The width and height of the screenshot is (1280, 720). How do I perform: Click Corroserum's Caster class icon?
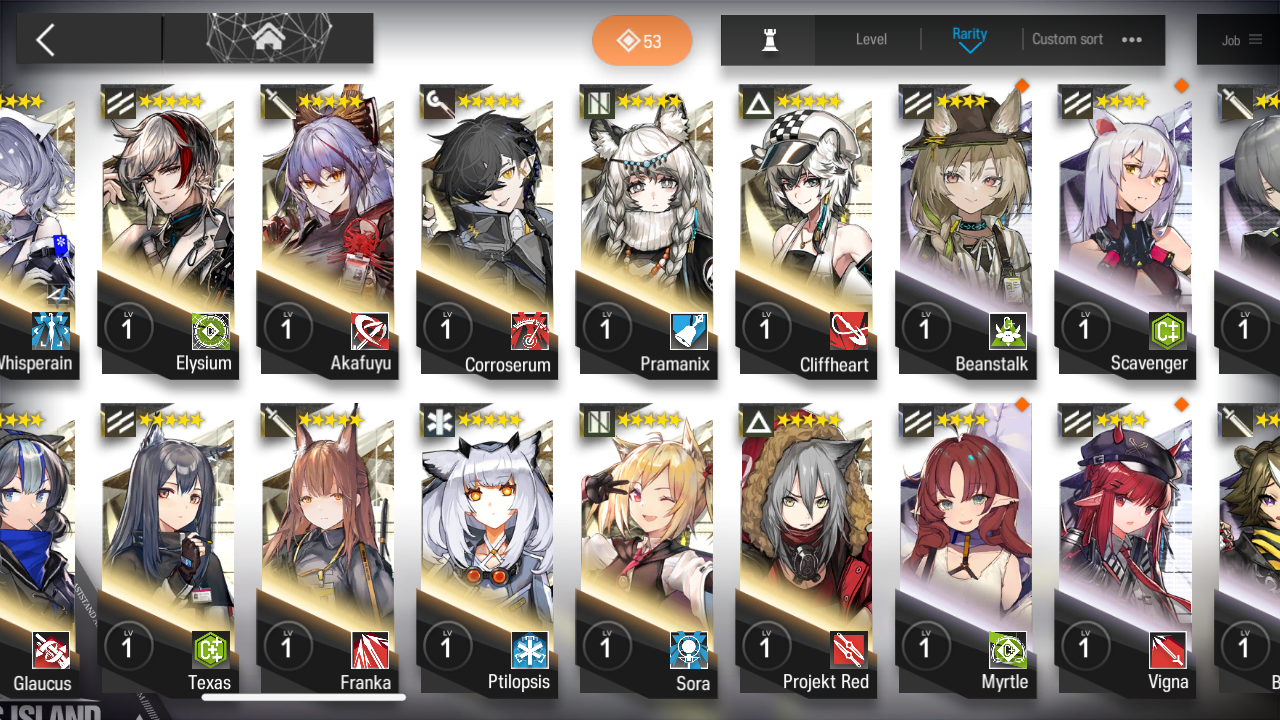click(x=438, y=101)
